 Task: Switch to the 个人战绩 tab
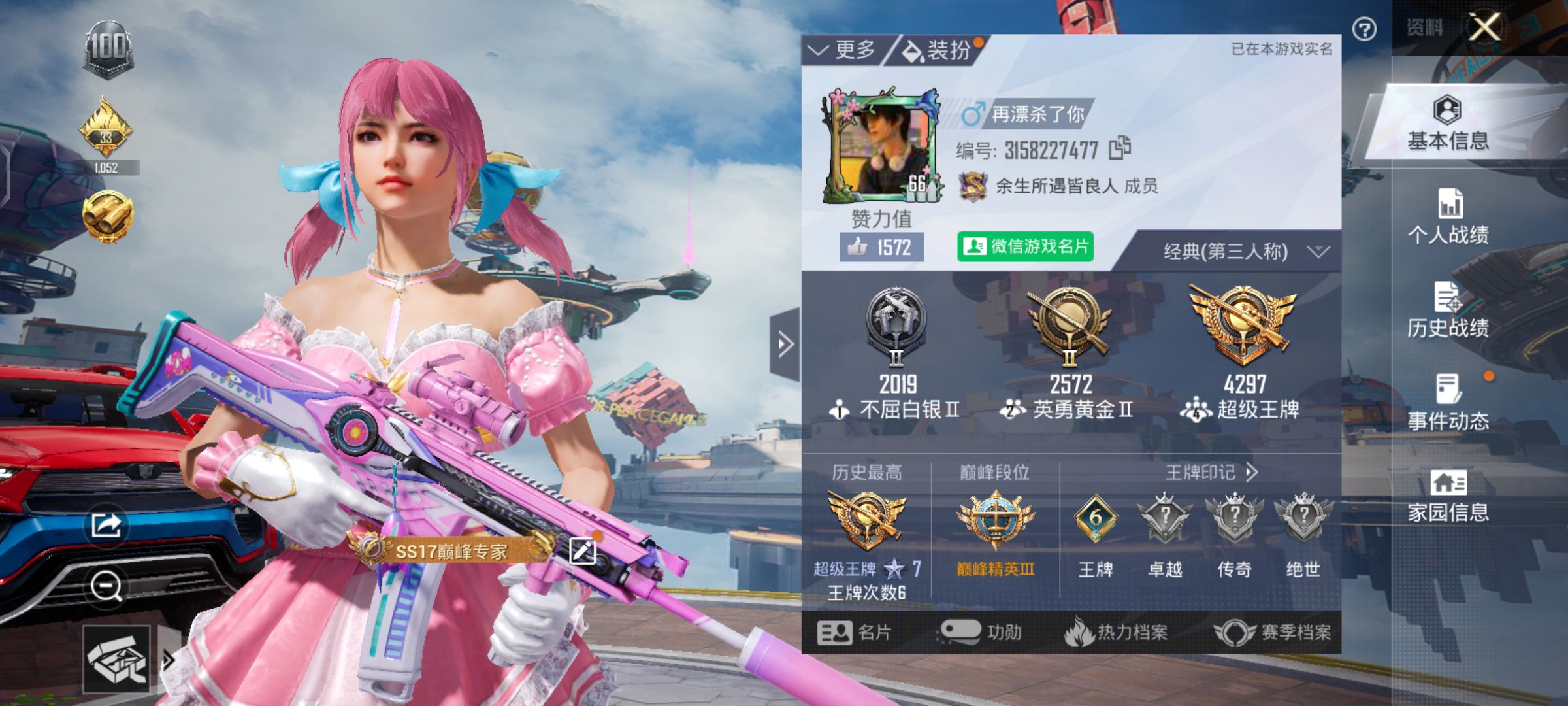tap(1448, 217)
